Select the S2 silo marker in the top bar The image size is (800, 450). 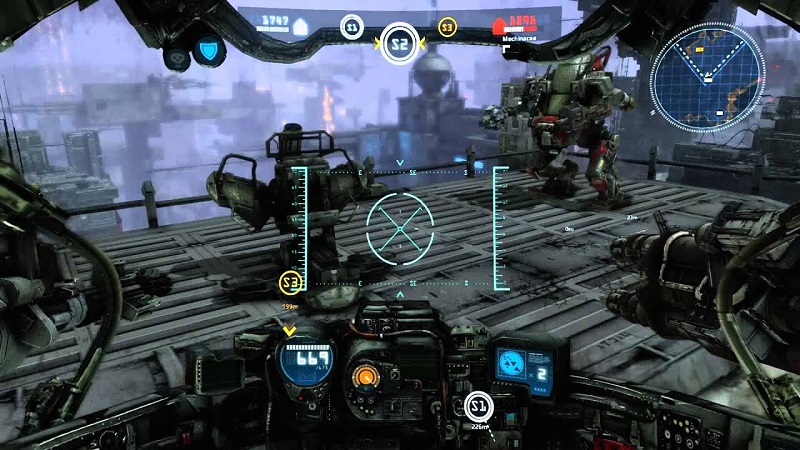400,43
